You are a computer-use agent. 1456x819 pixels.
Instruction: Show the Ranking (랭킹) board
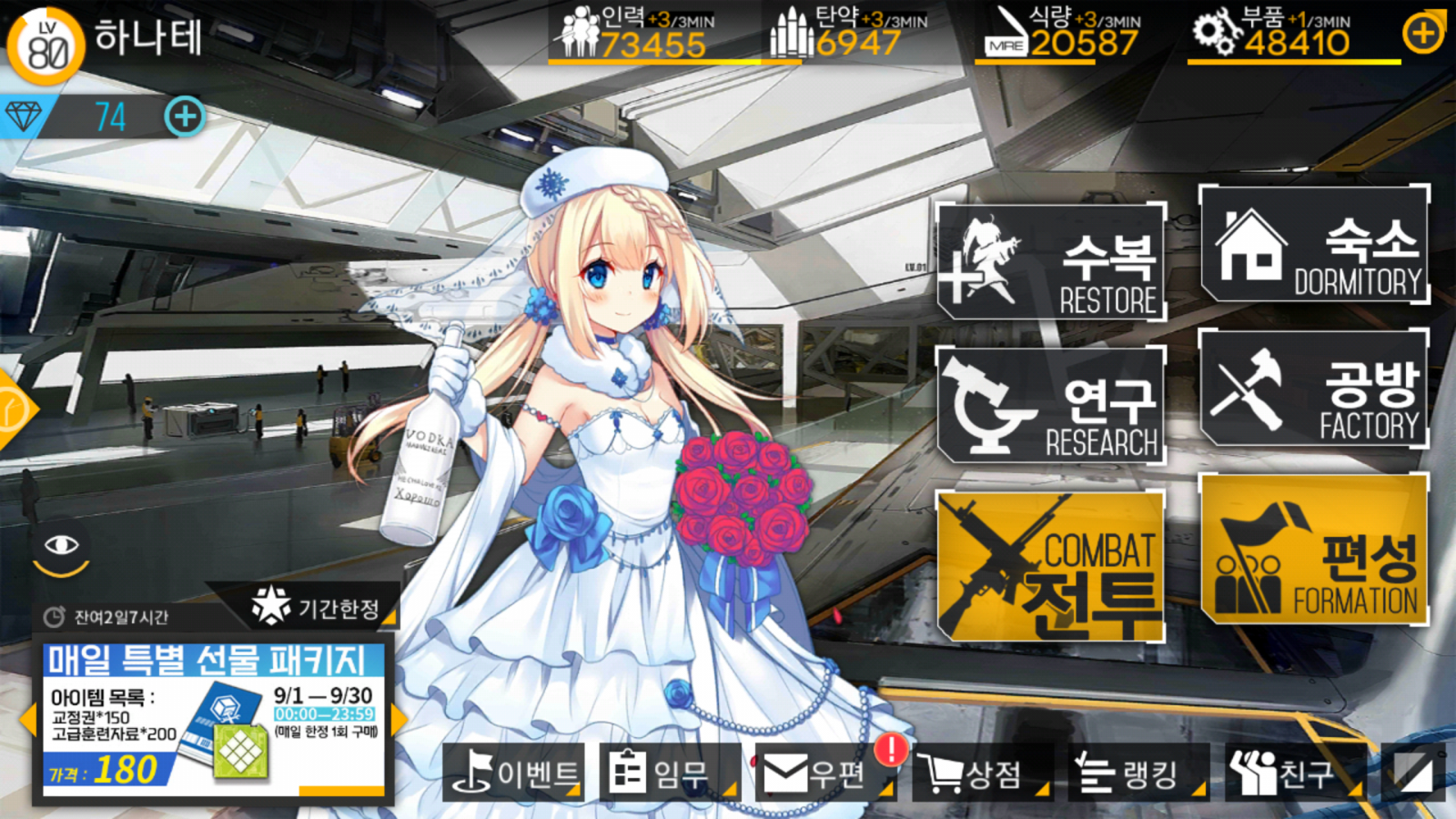point(1133,773)
